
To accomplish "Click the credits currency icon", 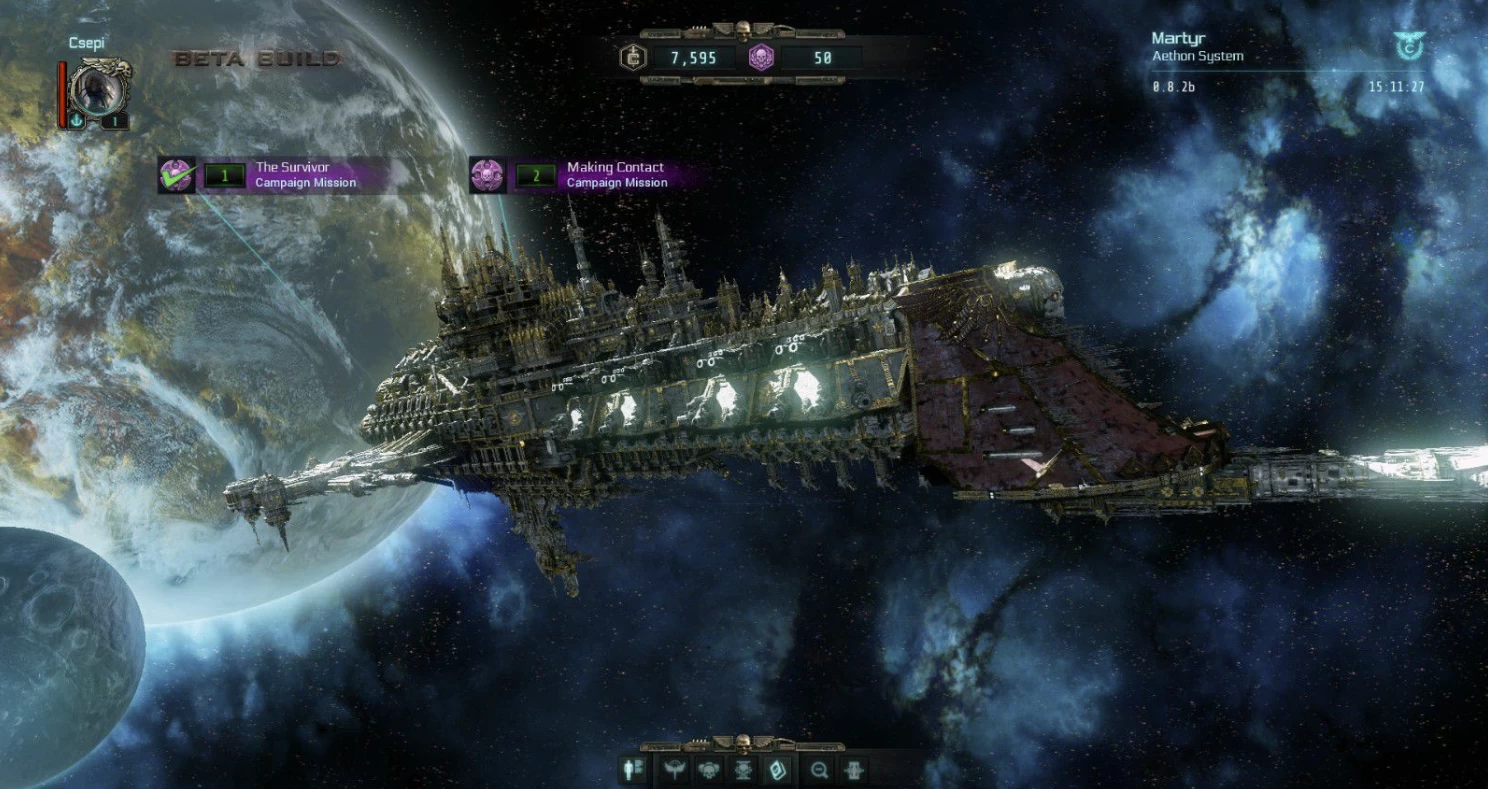I will click(x=632, y=58).
